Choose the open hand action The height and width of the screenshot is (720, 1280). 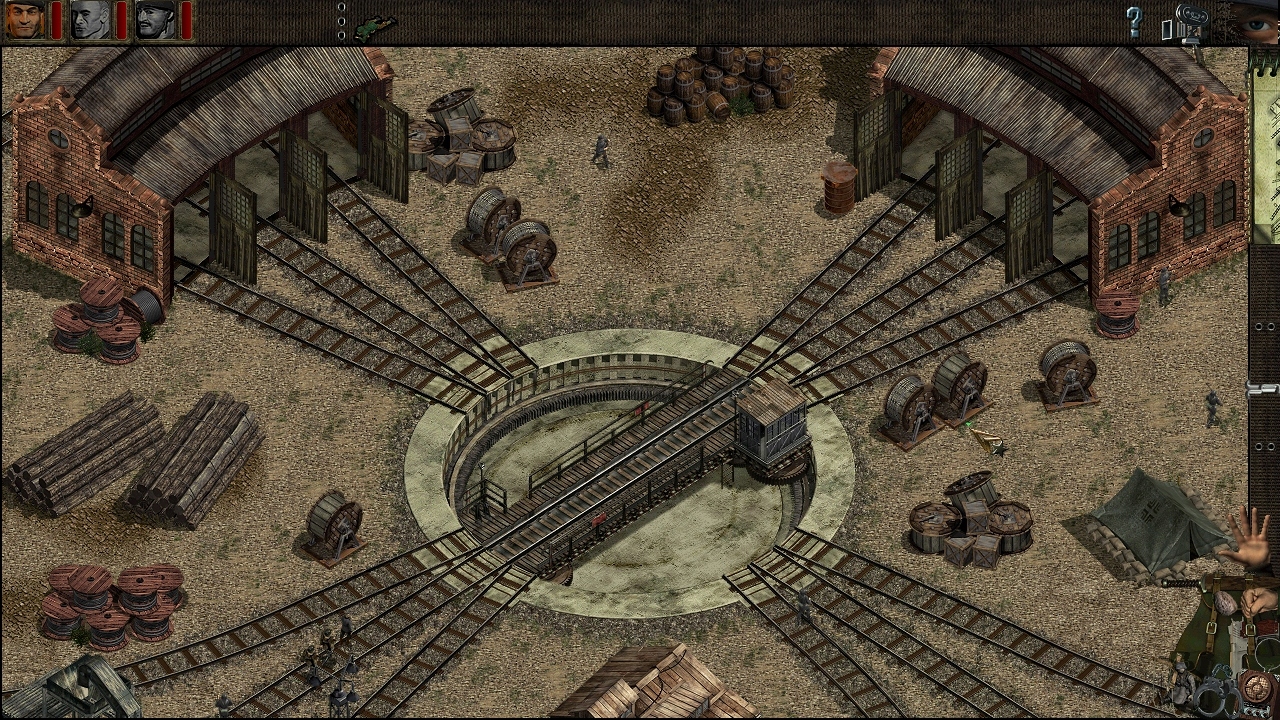[1246, 536]
